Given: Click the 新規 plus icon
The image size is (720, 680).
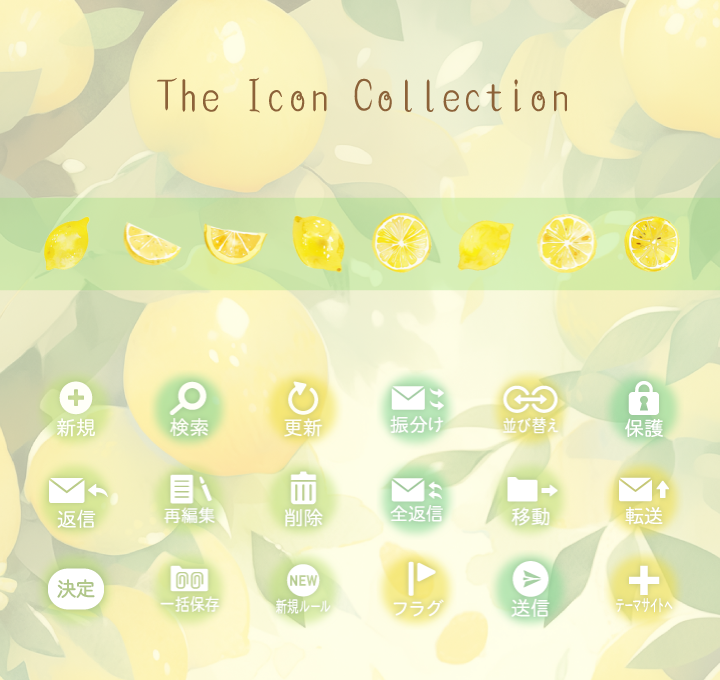Looking at the screenshot, I should tap(76, 410).
